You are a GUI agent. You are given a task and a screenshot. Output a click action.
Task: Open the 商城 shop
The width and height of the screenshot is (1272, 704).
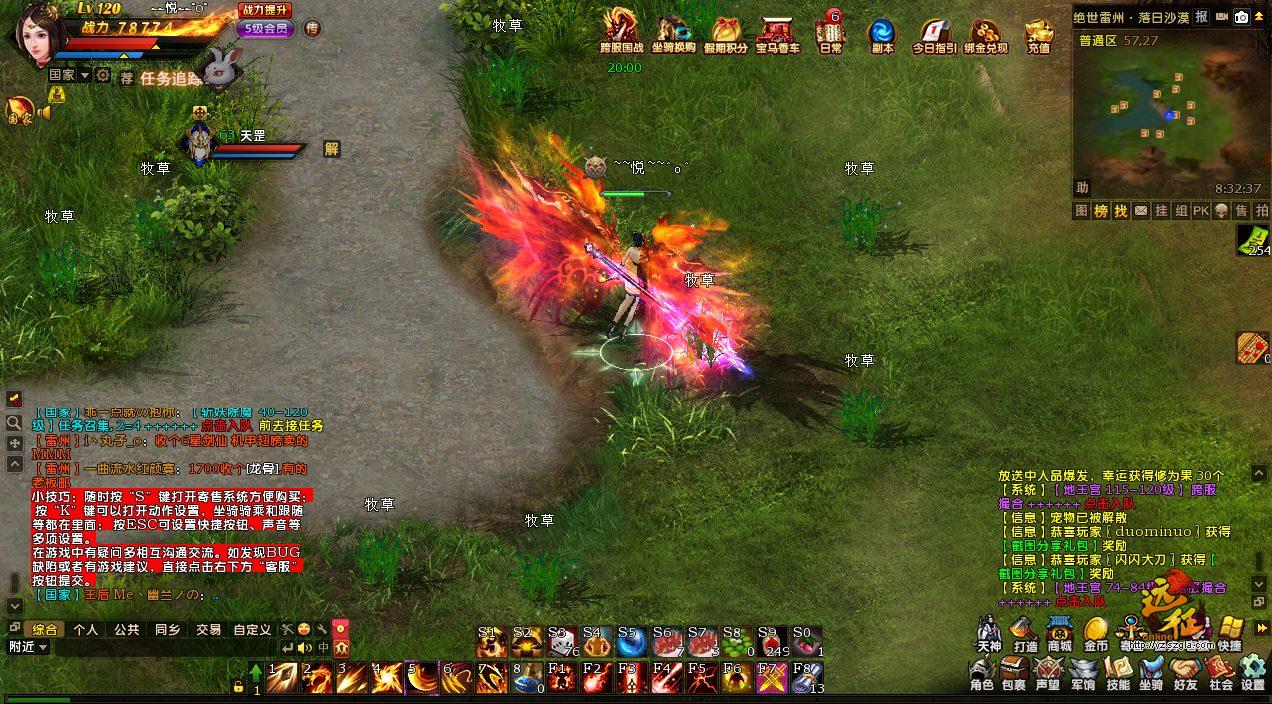click(x=1059, y=634)
